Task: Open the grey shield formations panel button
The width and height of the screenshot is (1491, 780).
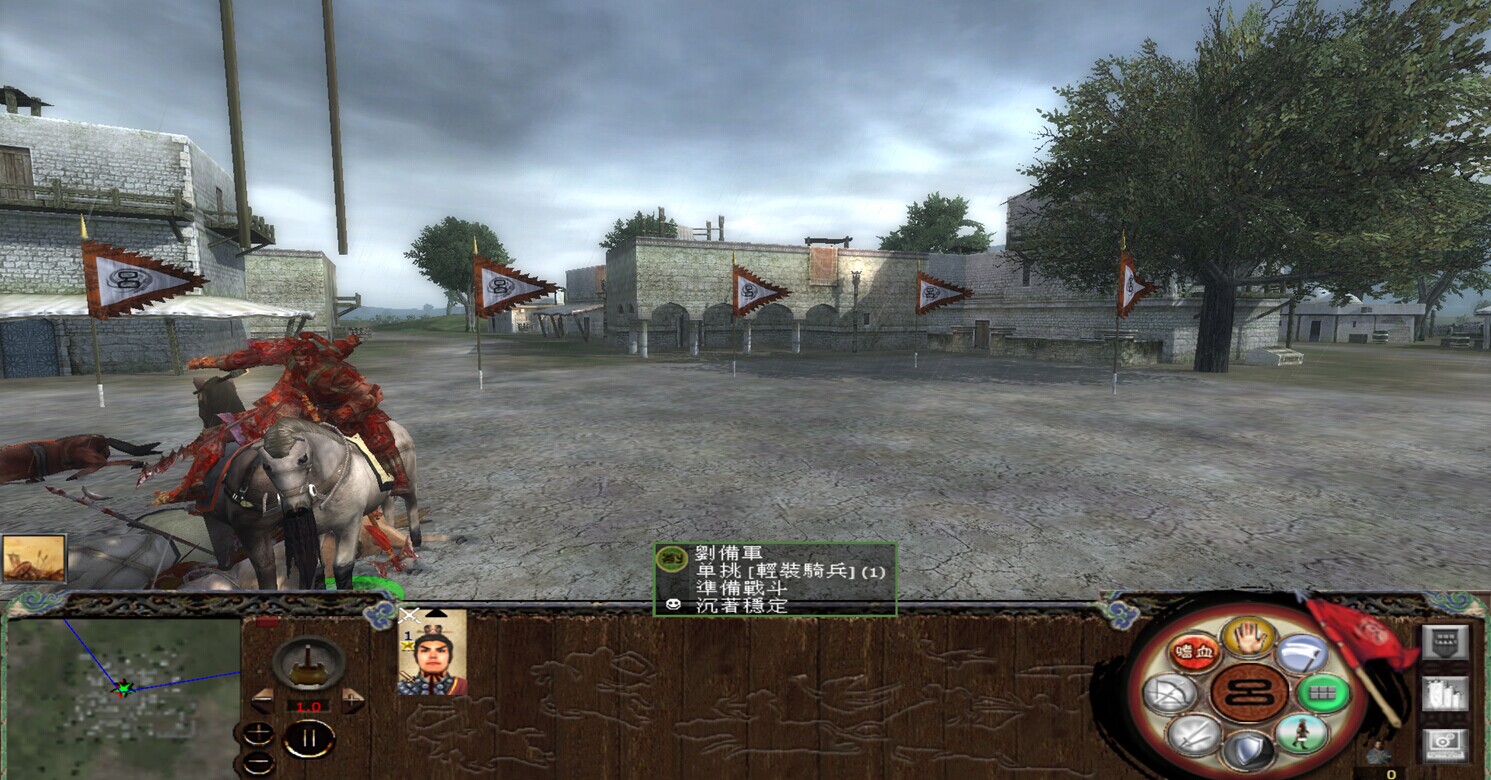Action: (1445, 642)
